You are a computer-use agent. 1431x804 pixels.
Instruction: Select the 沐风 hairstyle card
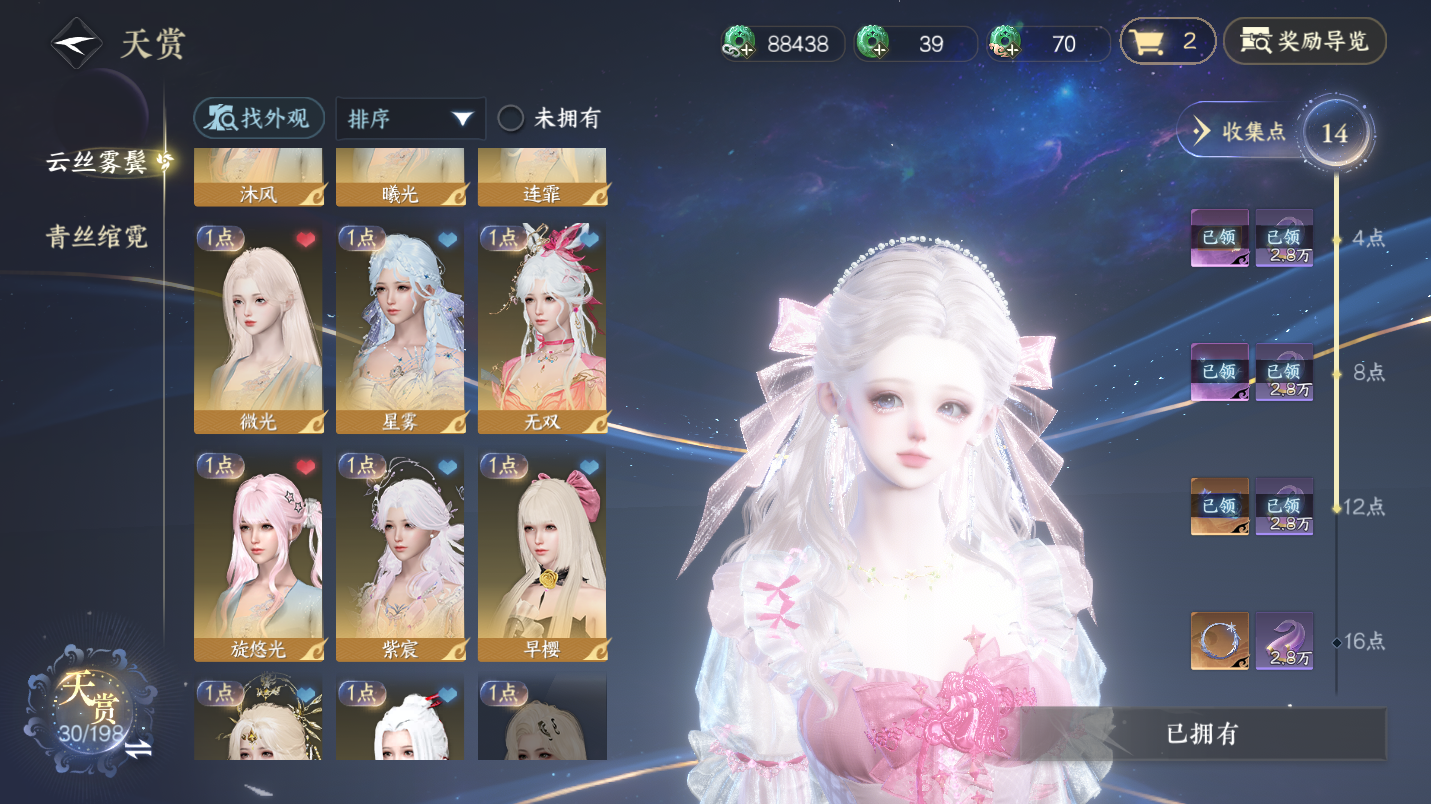coord(258,178)
